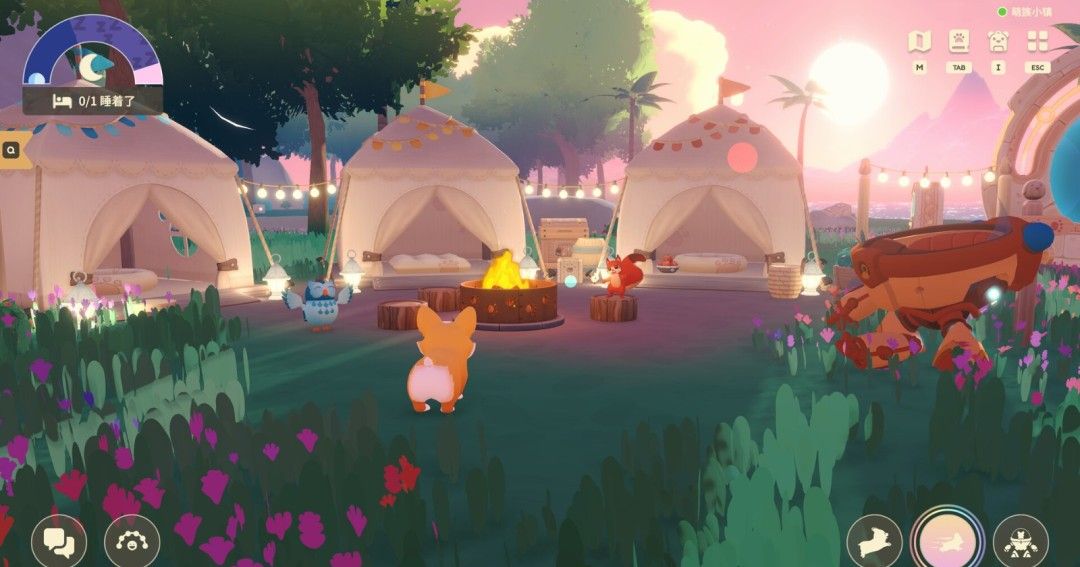Select the glowing pink dash ability
The image size is (1080, 567).
(x=946, y=540)
